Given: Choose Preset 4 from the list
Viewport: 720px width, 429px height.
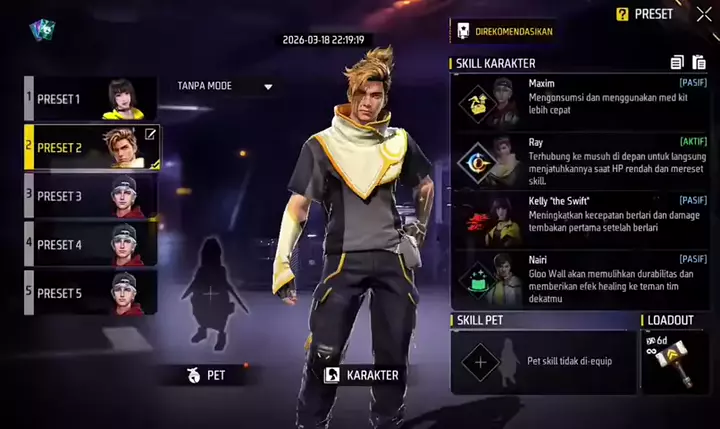Looking at the screenshot, I should 91,245.
